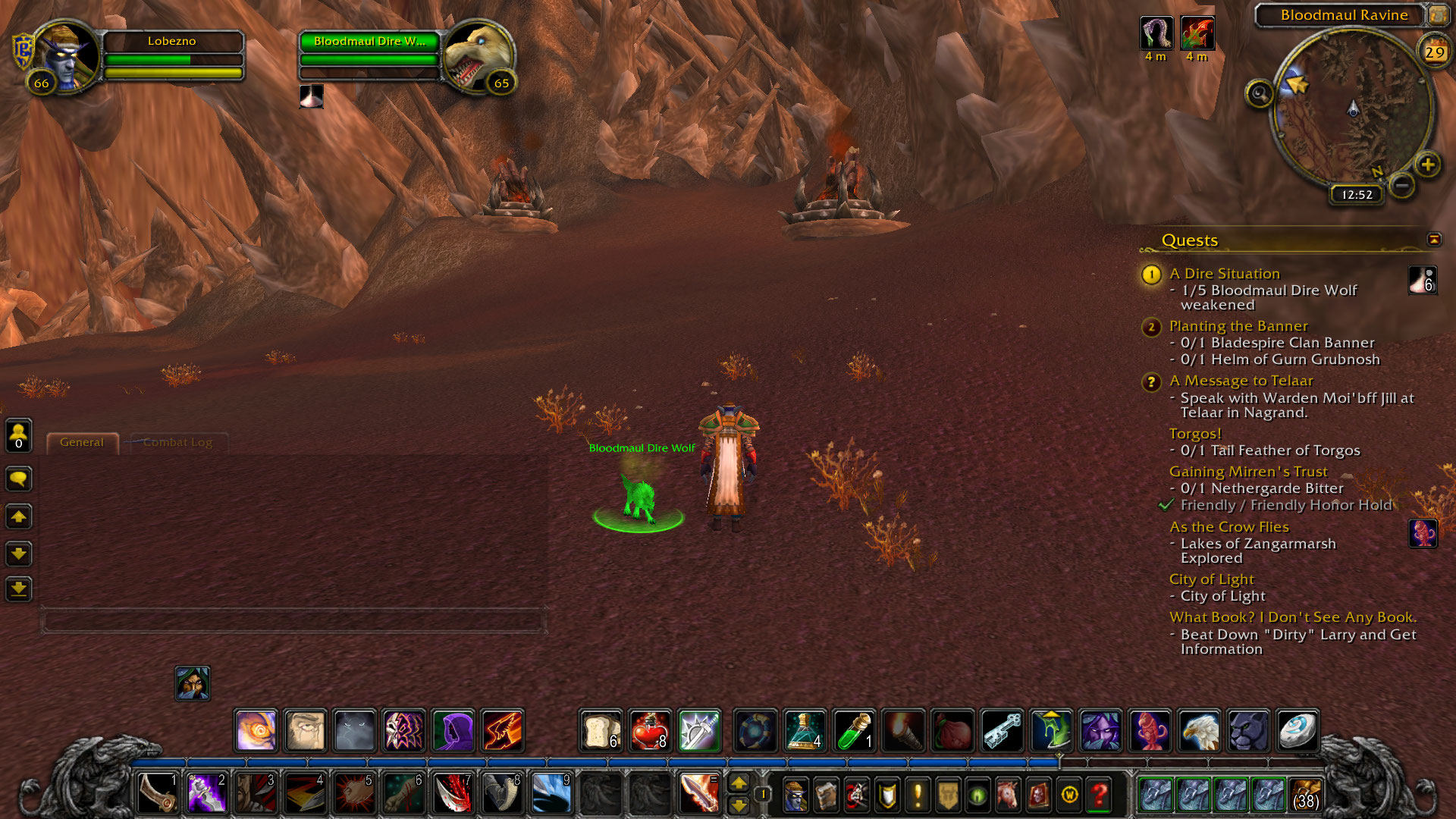The height and width of the screenshot is (819, 1456).
Task: Click the Lobezno player portrait
Action: pos(67,57)
